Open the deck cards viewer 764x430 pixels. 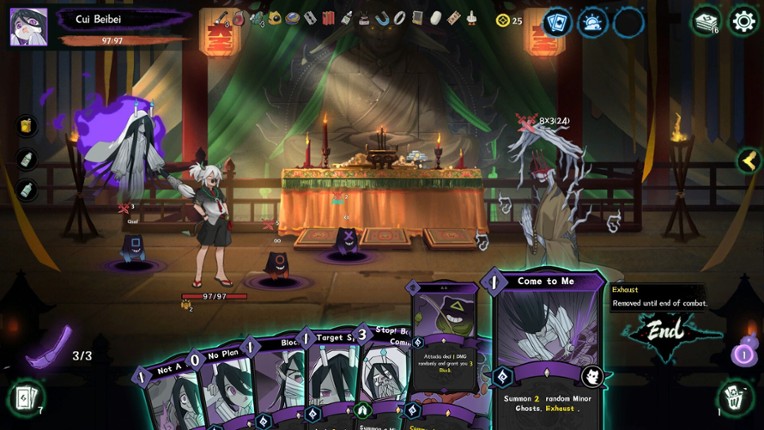point(557,21)
